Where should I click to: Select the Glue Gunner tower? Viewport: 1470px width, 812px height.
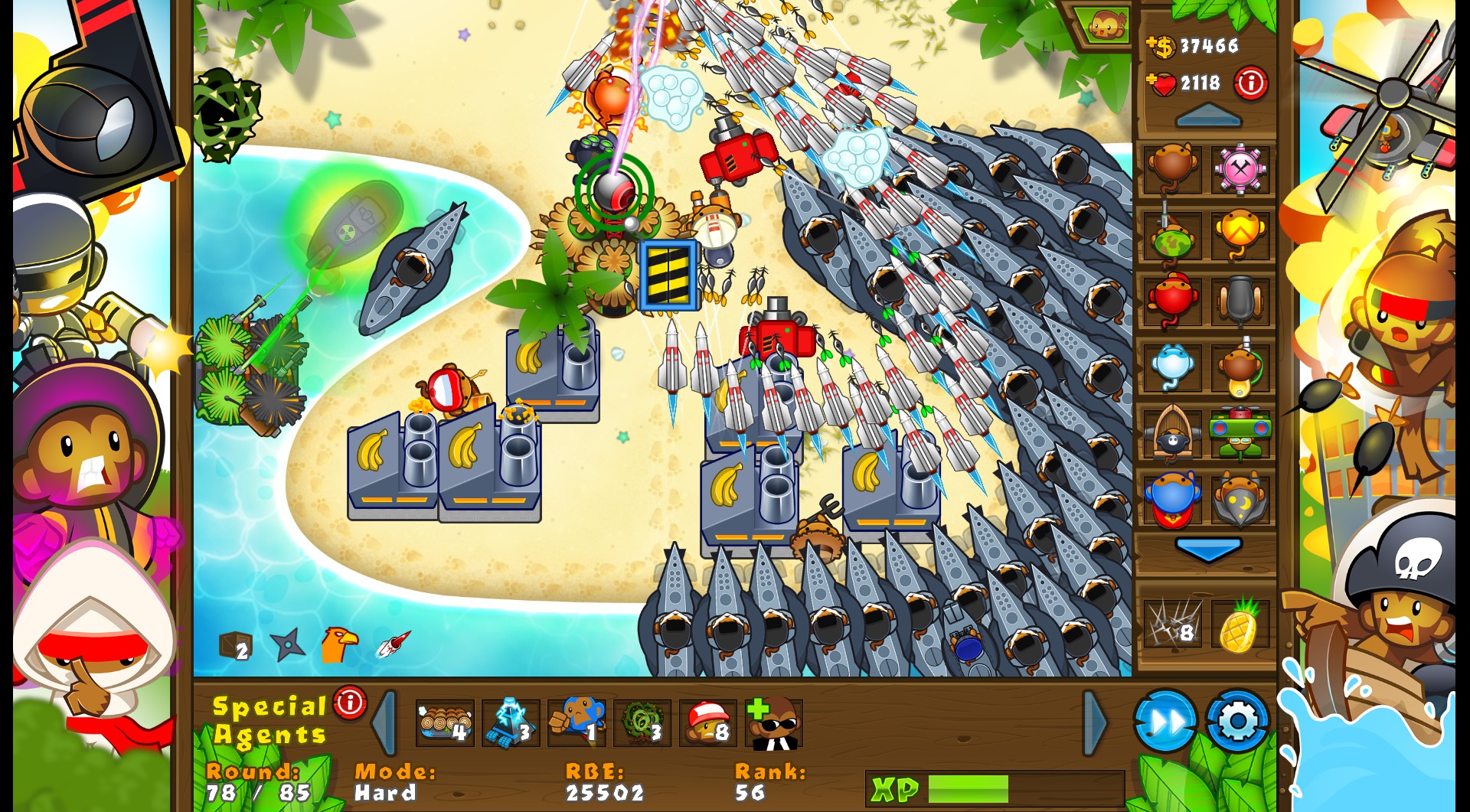(1241, 365)
